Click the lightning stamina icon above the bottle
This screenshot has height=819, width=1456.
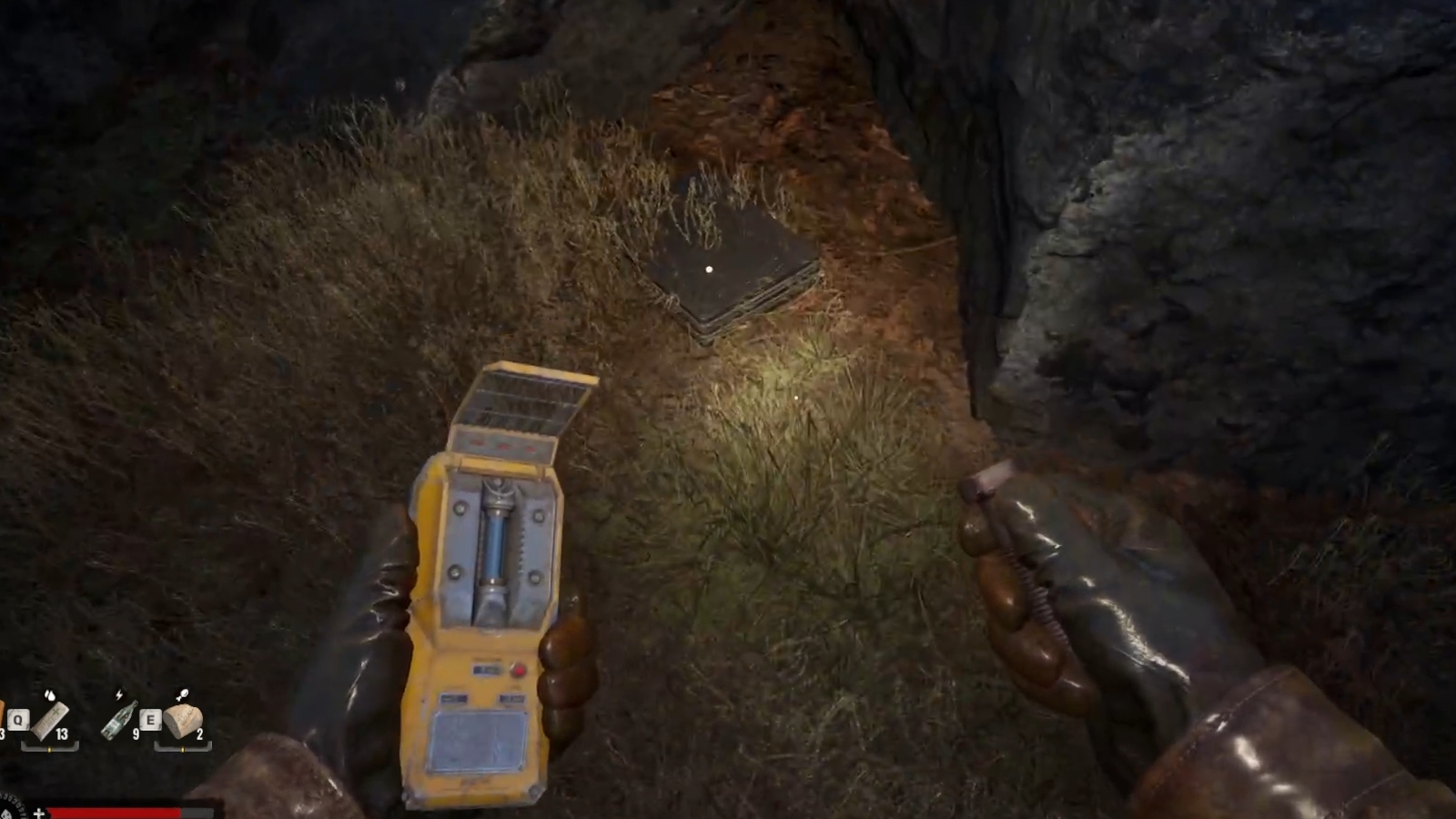pos(119,694)
